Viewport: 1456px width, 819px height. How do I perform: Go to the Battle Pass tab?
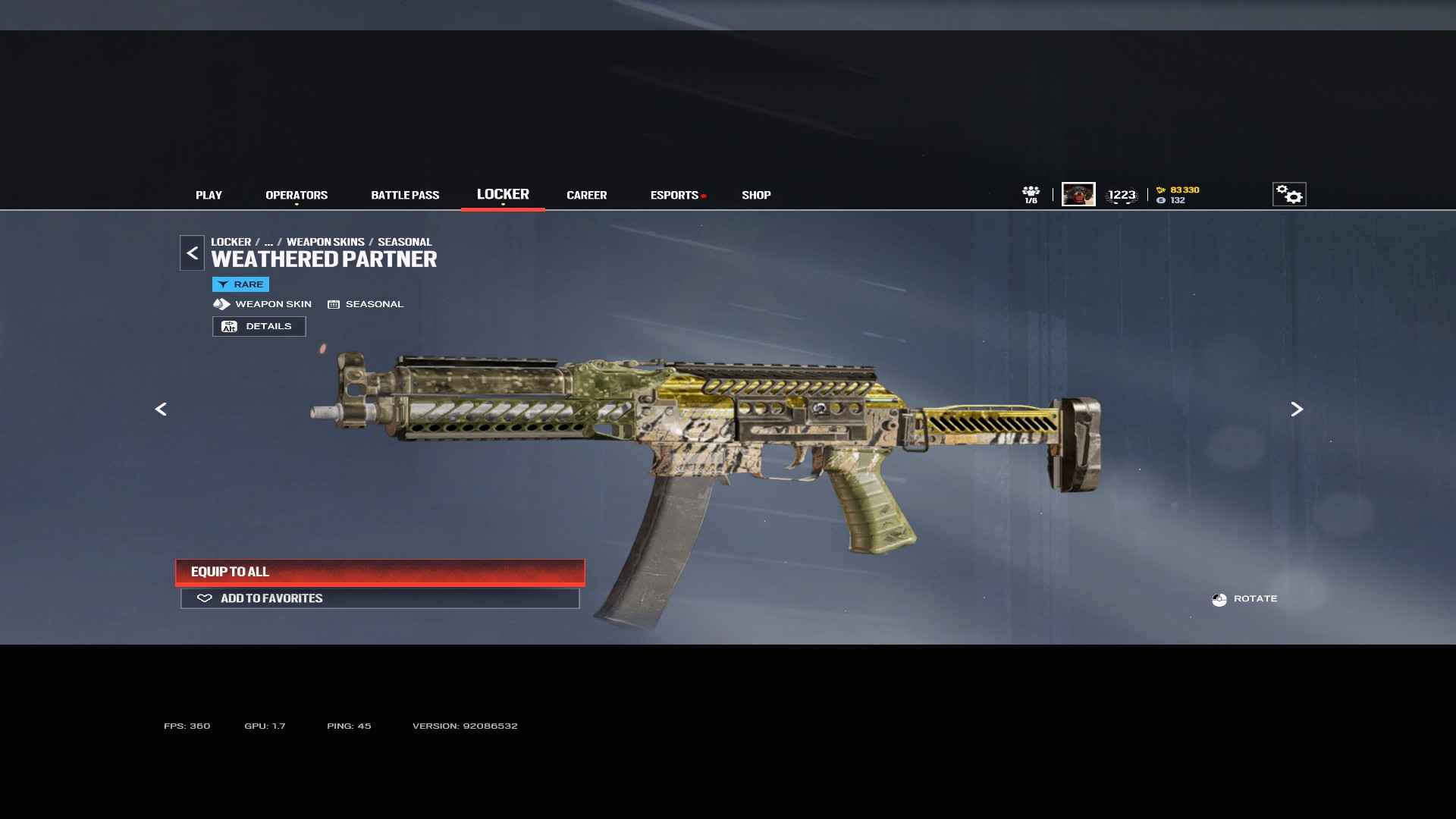[405, 196]
